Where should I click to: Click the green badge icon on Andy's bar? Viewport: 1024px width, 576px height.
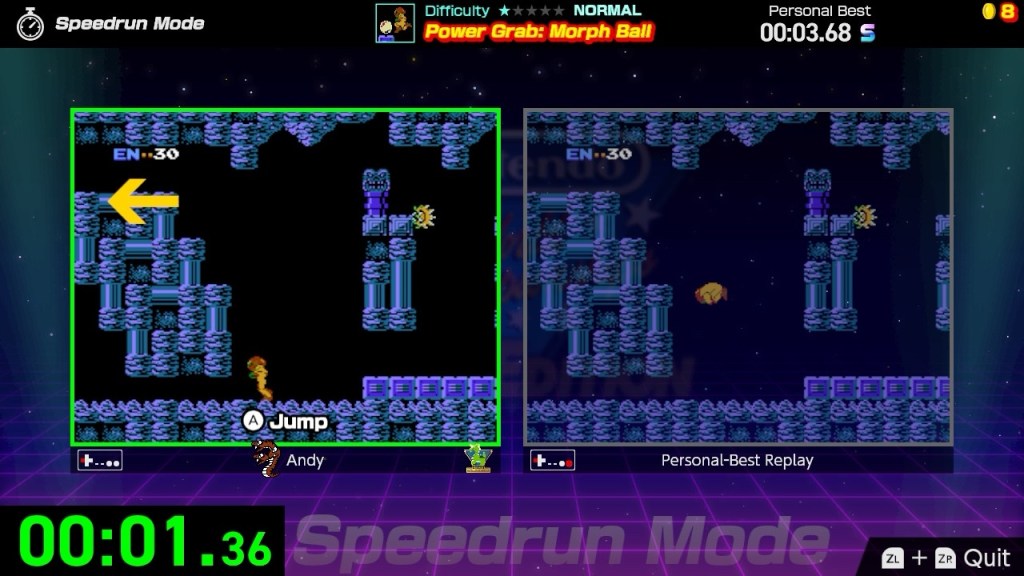coord(477,458)
